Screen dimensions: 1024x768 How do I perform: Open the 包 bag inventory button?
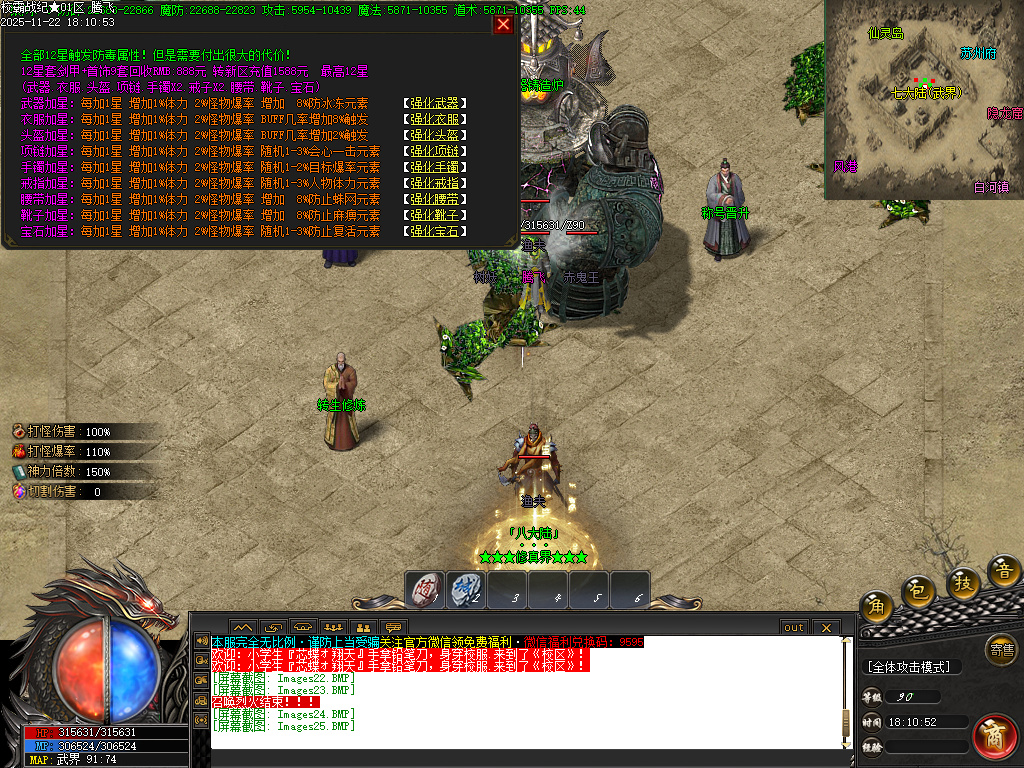coord(918,592)
